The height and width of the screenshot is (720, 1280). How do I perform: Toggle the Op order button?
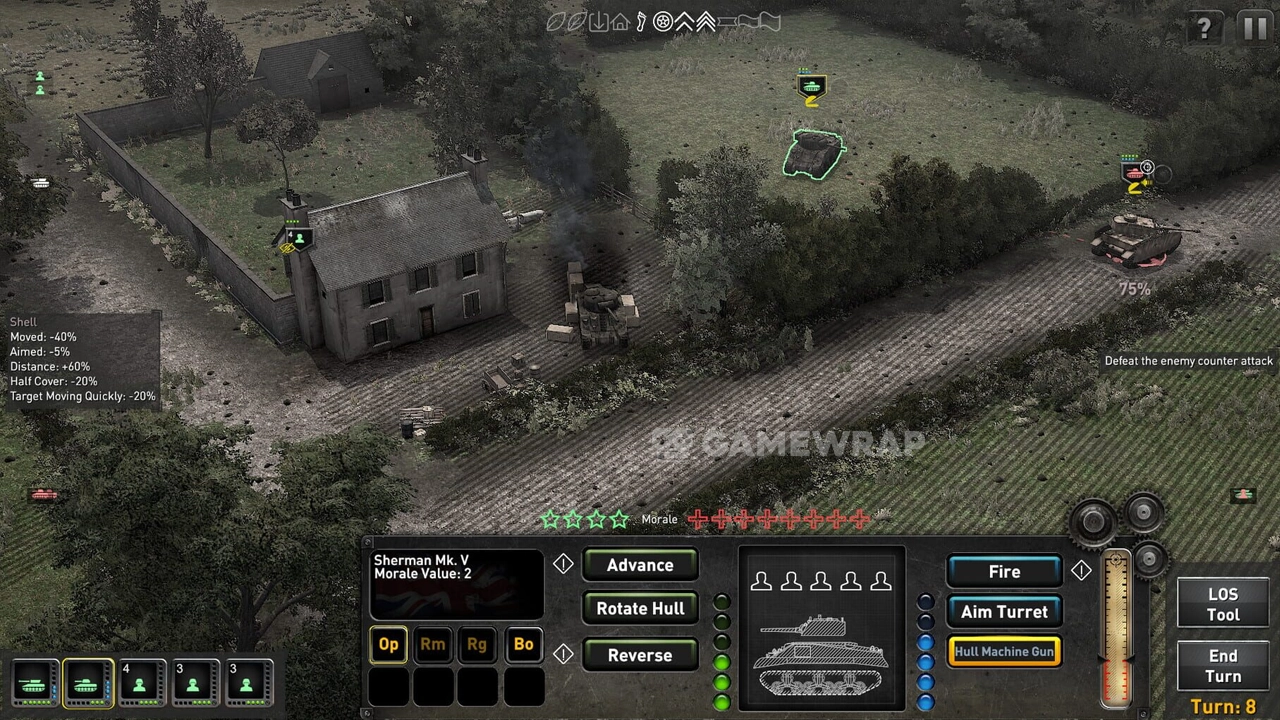pyautogui.click(x=389, y=645)
